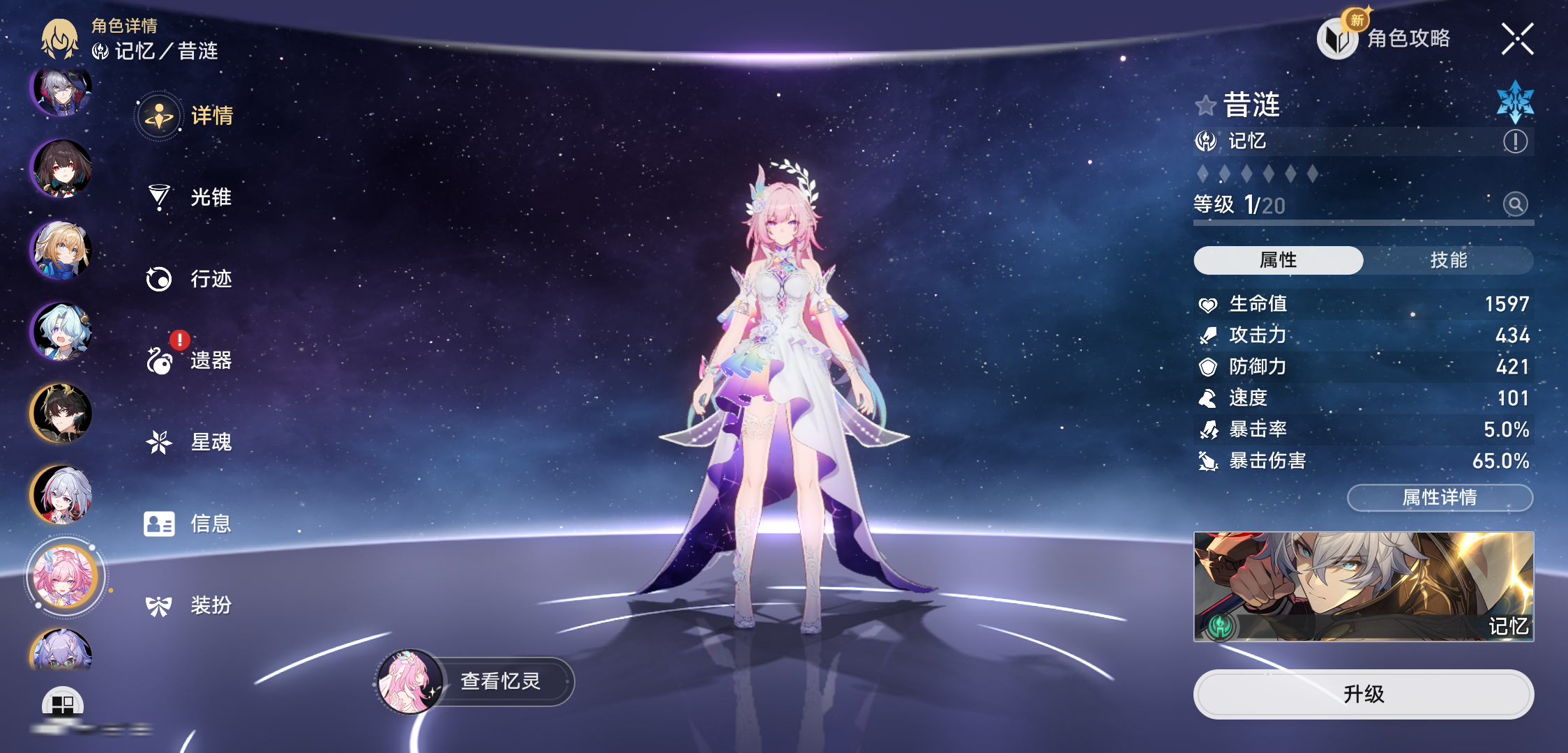Open the 光锥 light cone menu
Viewport: 1568px width, 753px height.
coord(190,197)
